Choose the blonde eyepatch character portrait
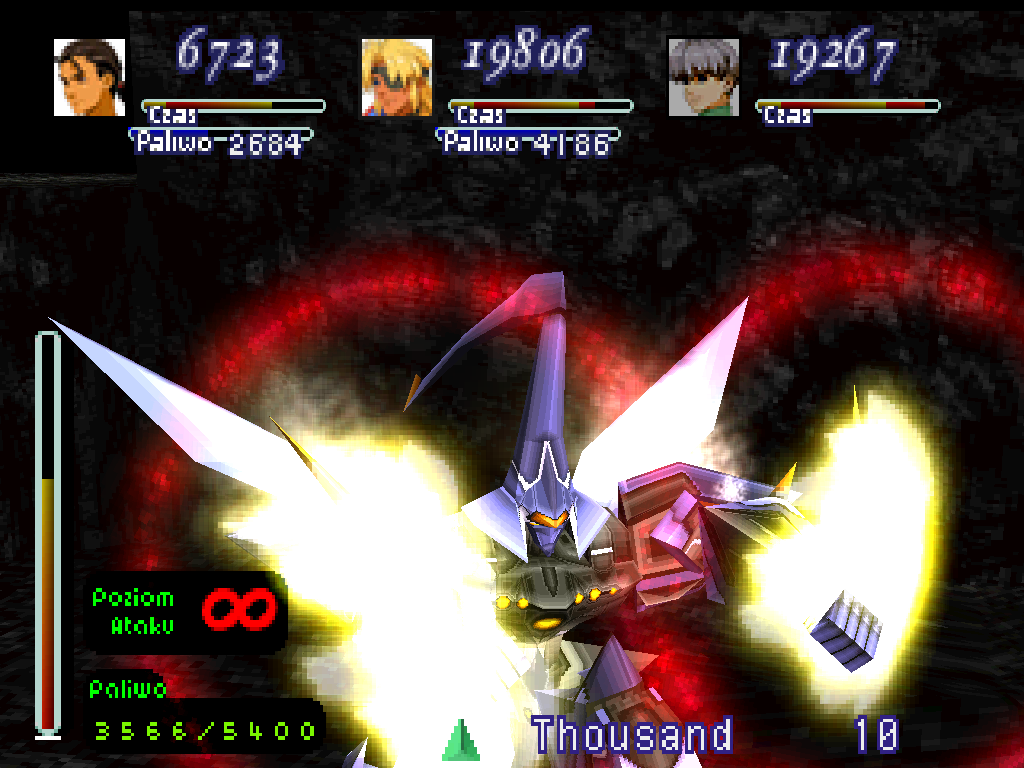The image size is (1024, 768). [396, 77]
